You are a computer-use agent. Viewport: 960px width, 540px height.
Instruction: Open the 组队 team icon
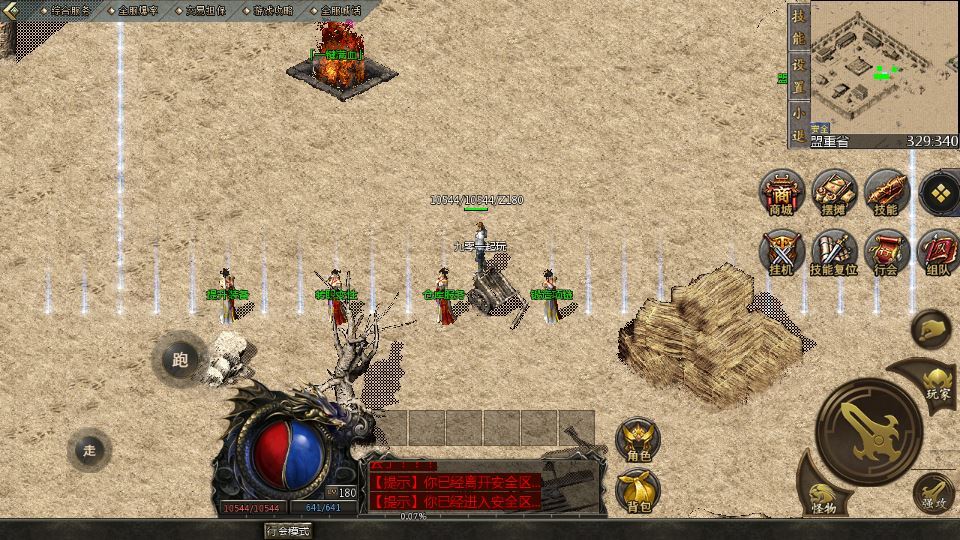coord(938,251)
